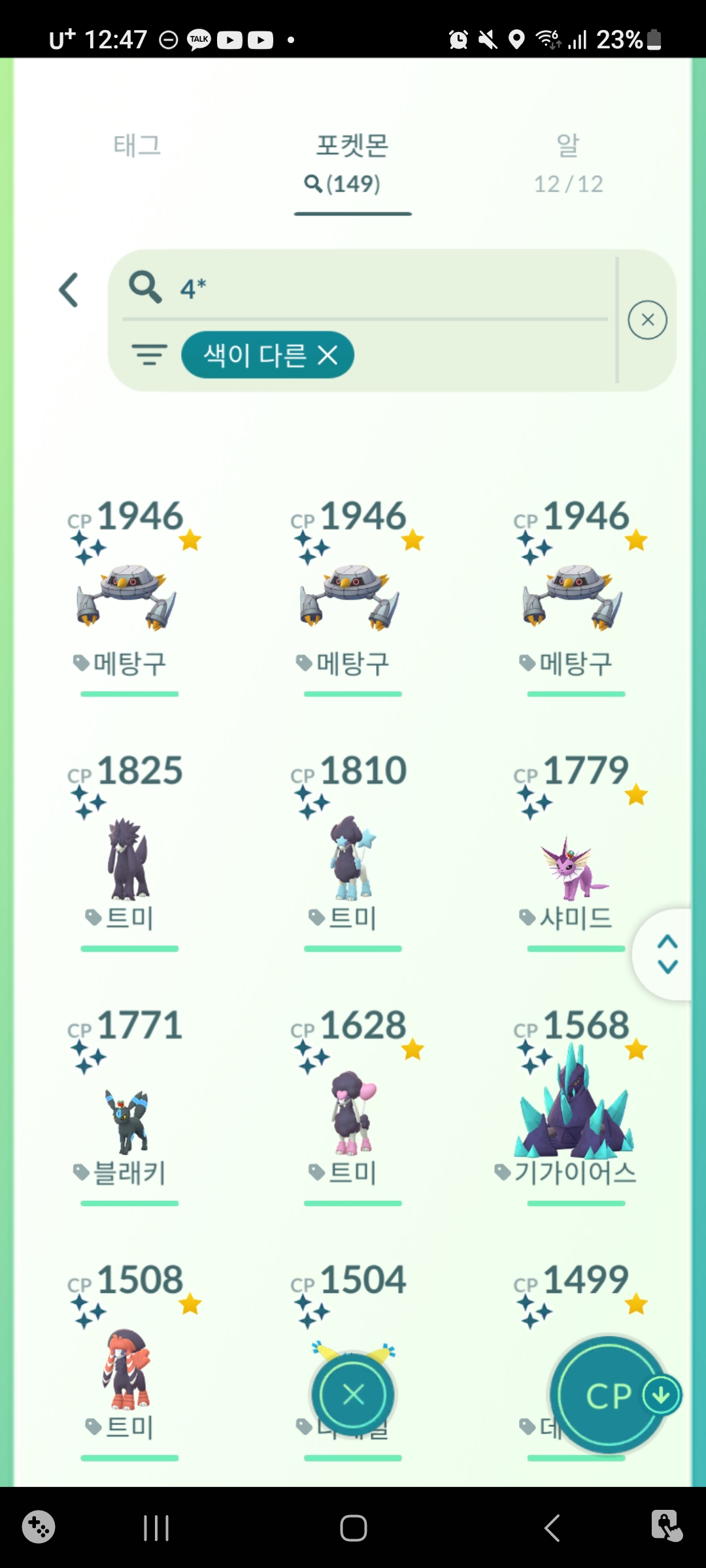Go back with the left arrow
The width and height of the screenshot is (706, 1568).
click(69, 290)
